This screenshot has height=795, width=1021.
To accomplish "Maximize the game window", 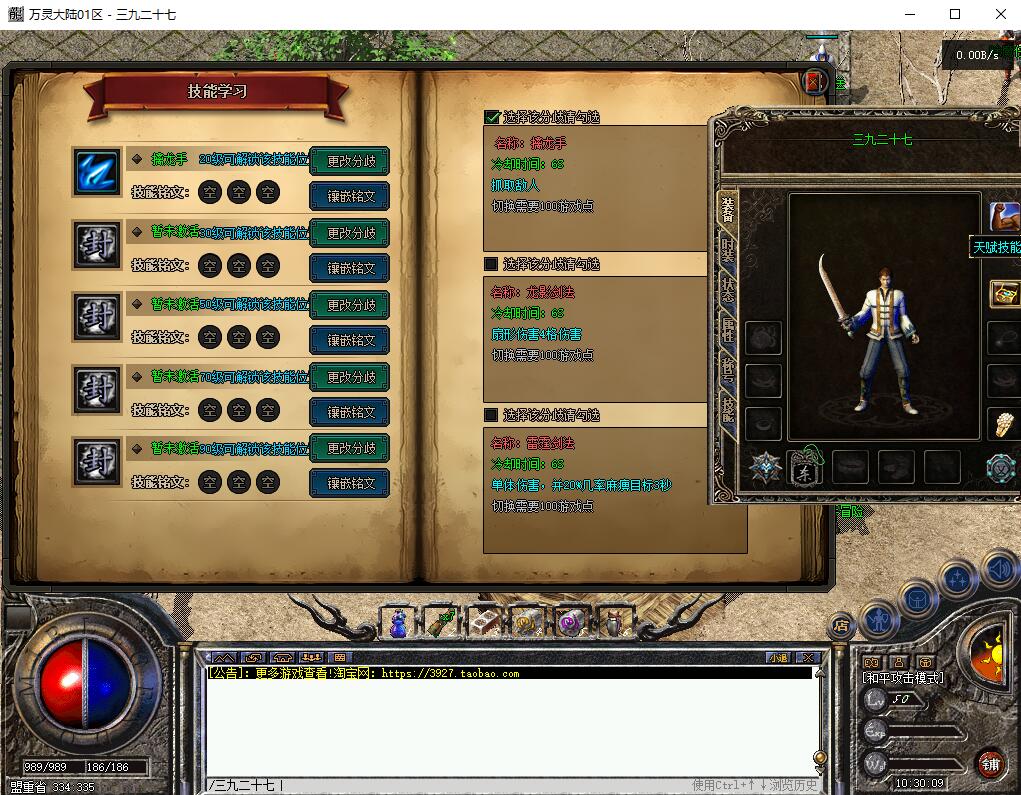I will click(955, 14).
